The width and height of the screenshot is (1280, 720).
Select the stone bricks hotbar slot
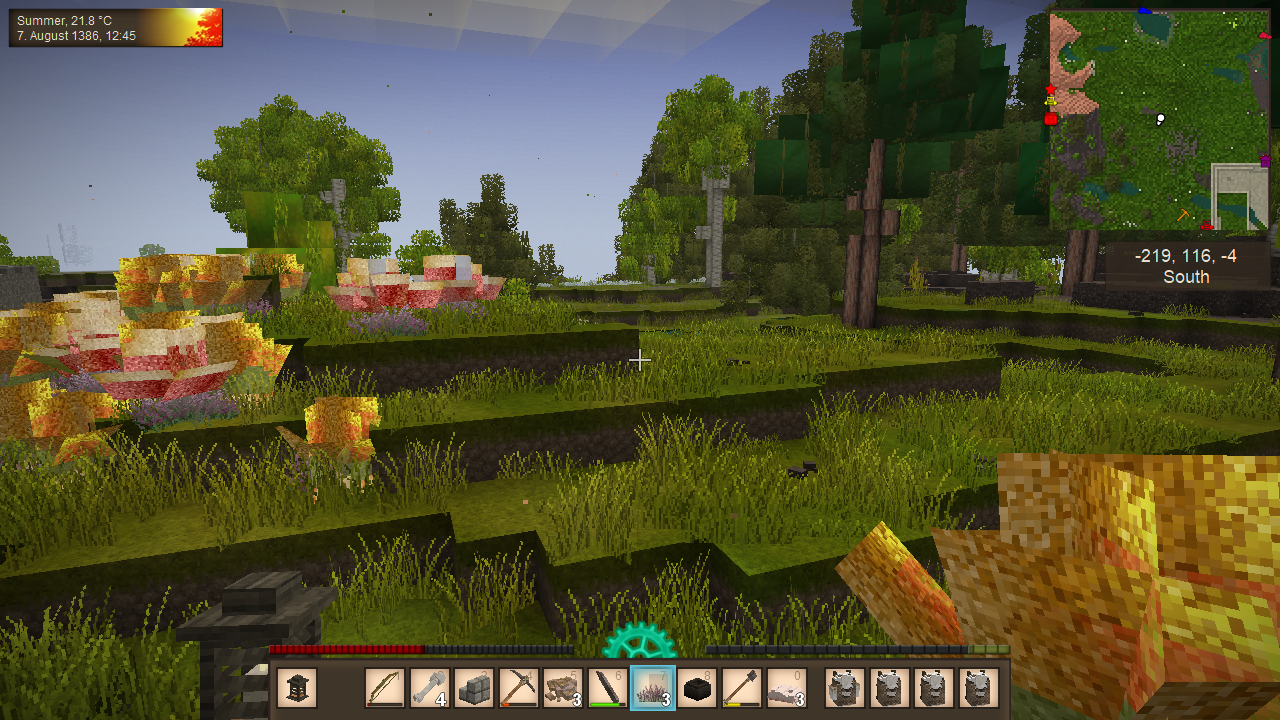(x=474, y=688)
